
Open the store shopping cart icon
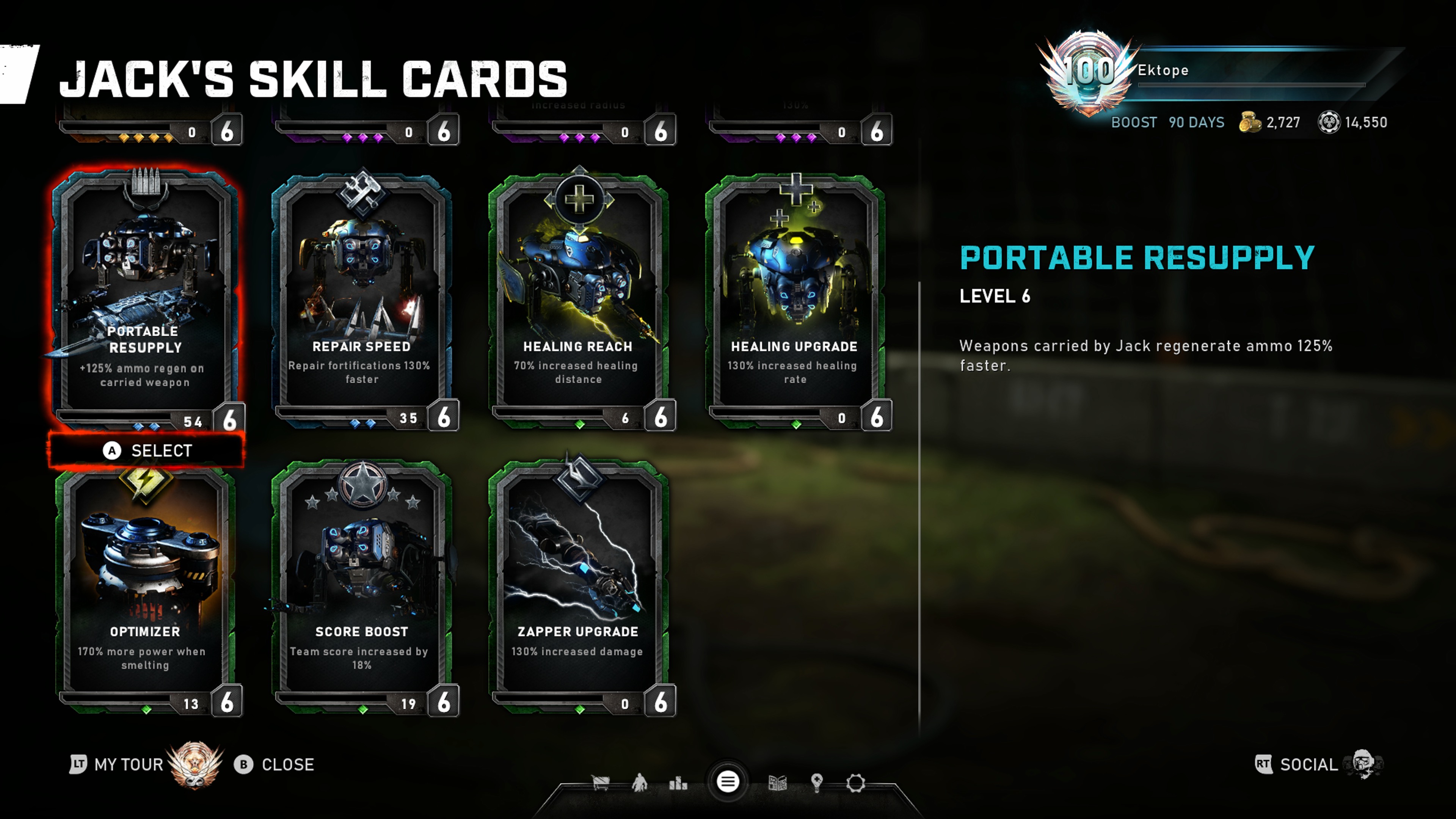pos(600,783)
